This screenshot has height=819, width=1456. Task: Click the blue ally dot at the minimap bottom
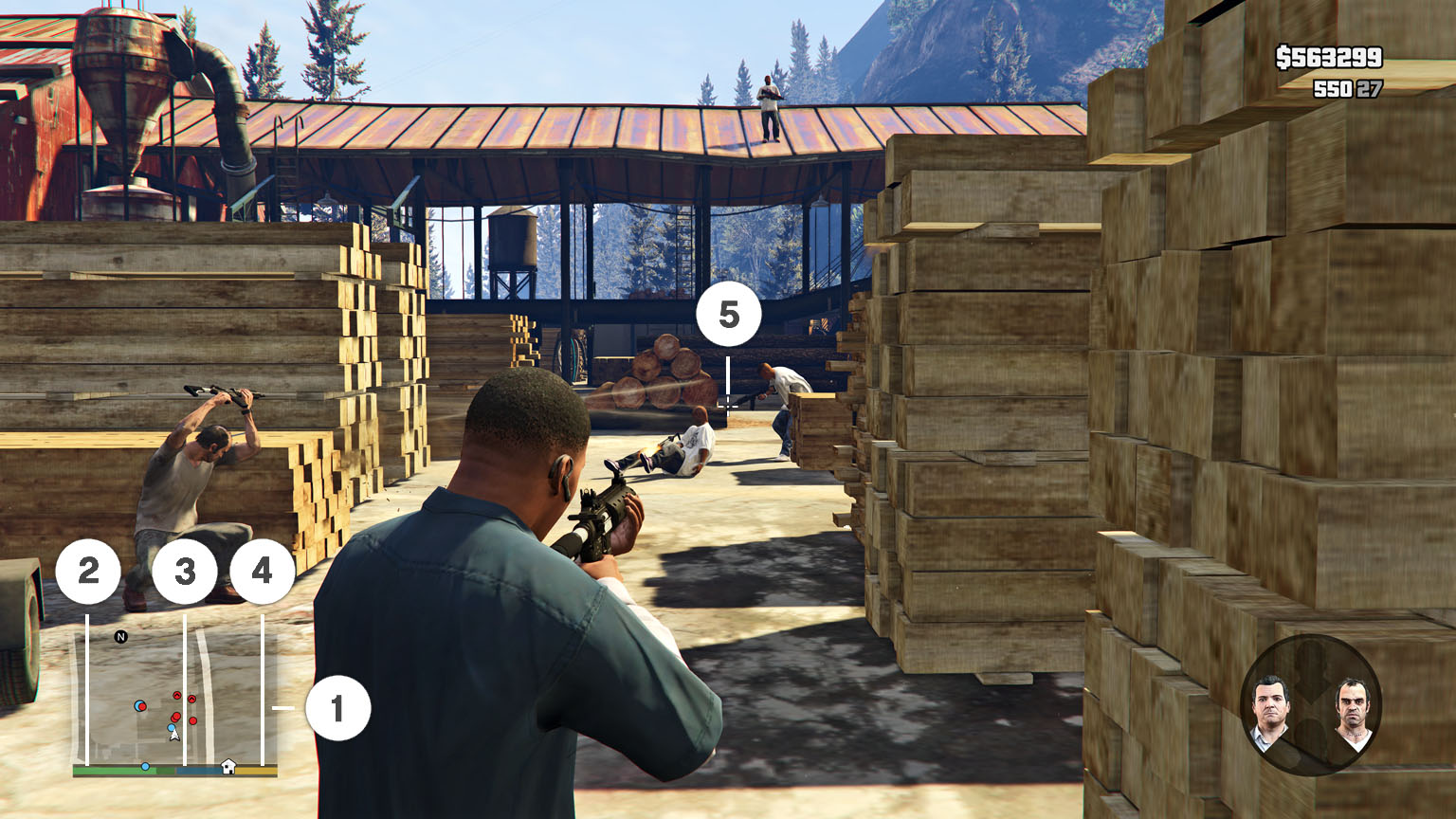coord(146,767)
